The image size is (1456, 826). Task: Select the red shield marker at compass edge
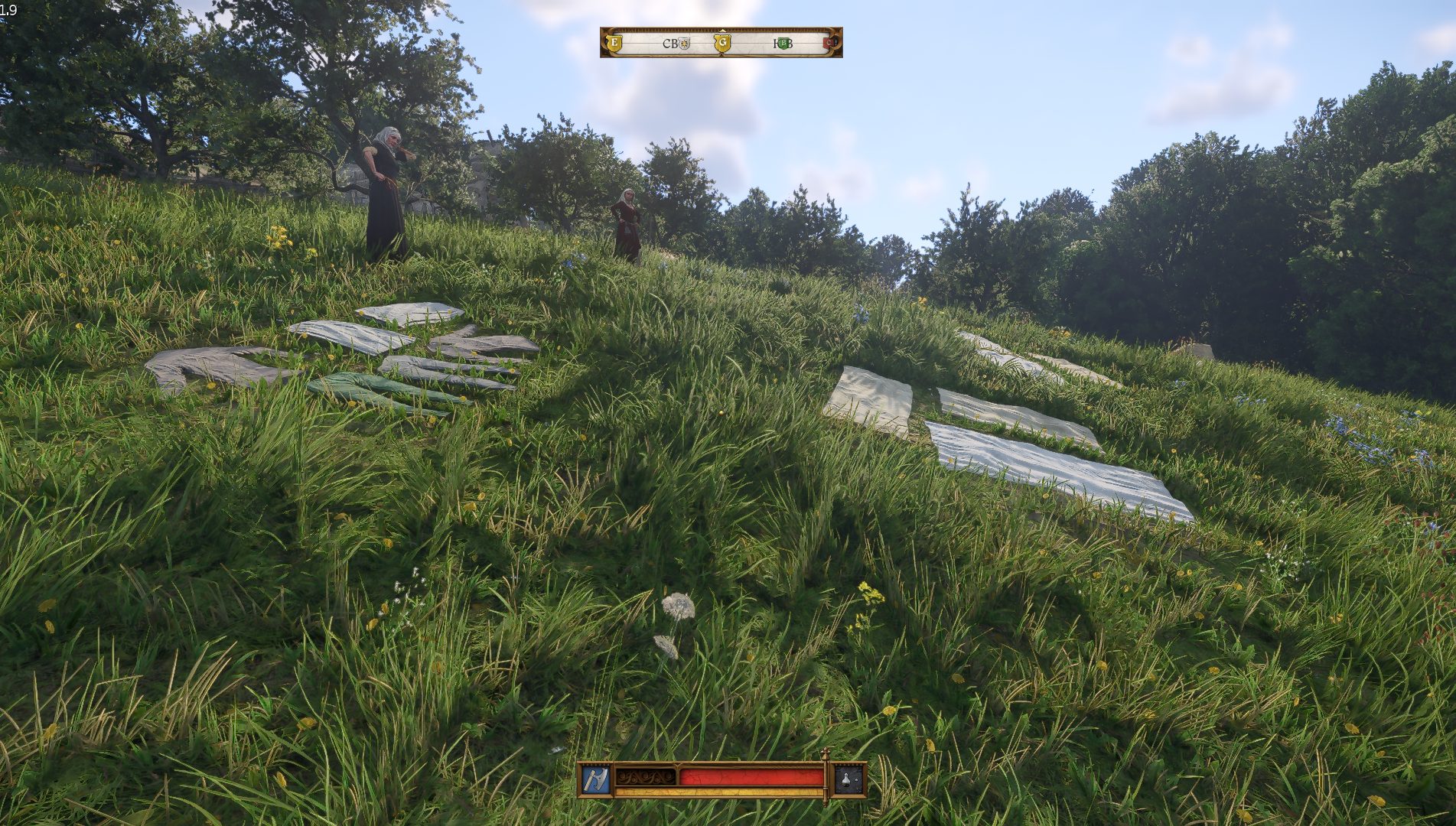click(829, 43)
